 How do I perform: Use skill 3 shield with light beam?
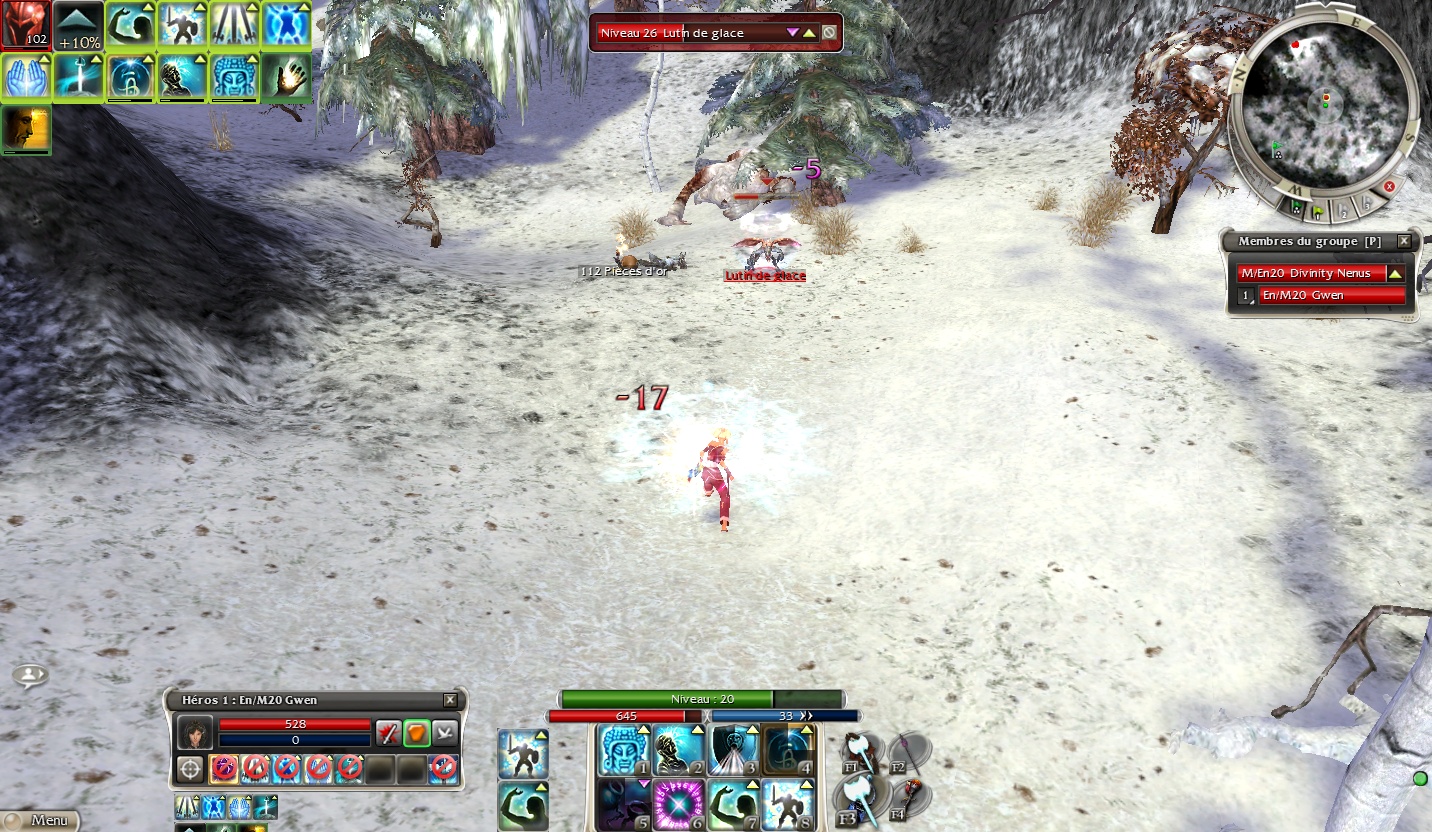point(733,749)
